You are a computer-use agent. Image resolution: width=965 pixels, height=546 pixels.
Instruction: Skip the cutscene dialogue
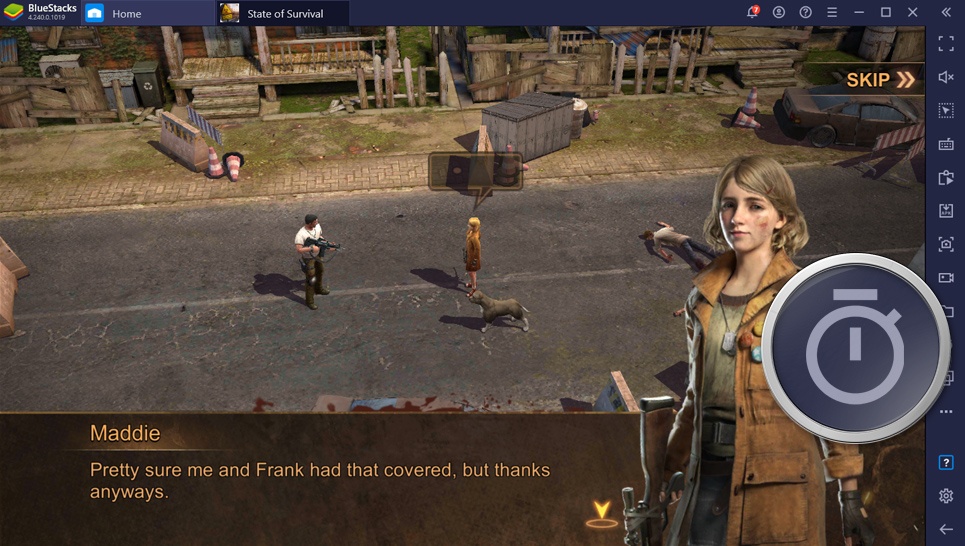tap(880, 80)
